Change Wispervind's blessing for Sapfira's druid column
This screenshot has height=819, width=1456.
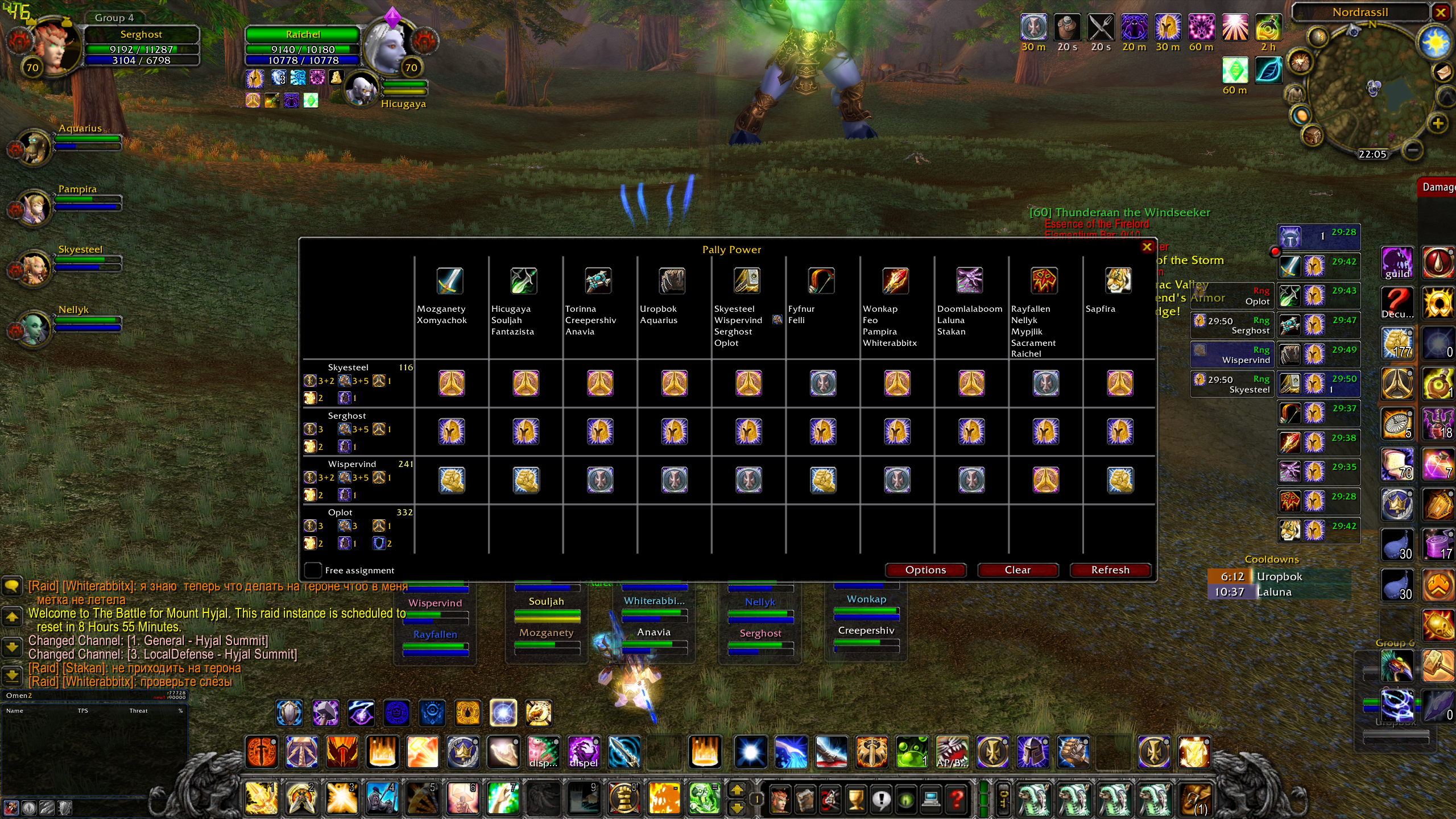1120,480
